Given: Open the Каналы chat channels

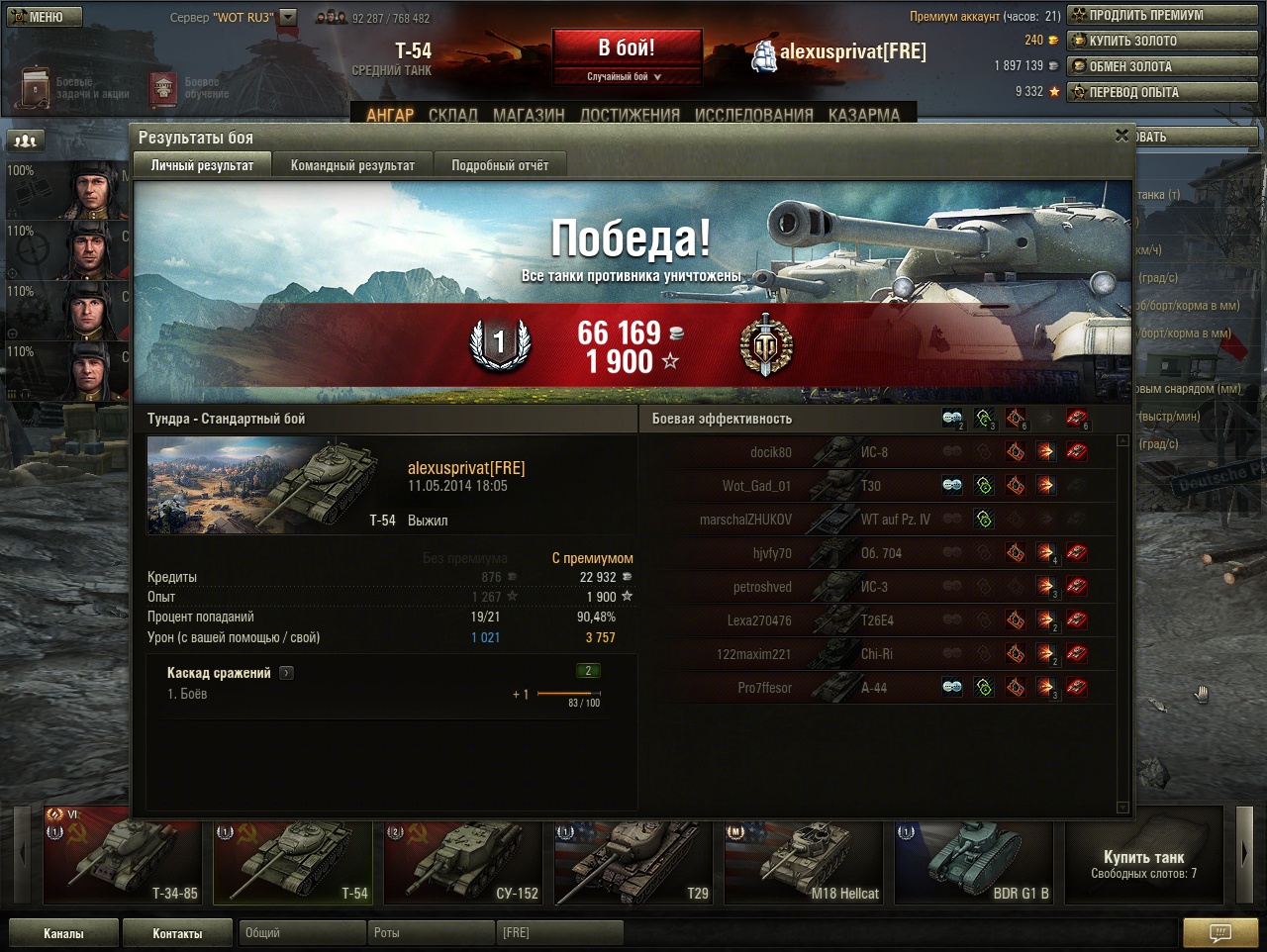Looking at the screenshot, I should pyautogui.click(x=63, y=933).
